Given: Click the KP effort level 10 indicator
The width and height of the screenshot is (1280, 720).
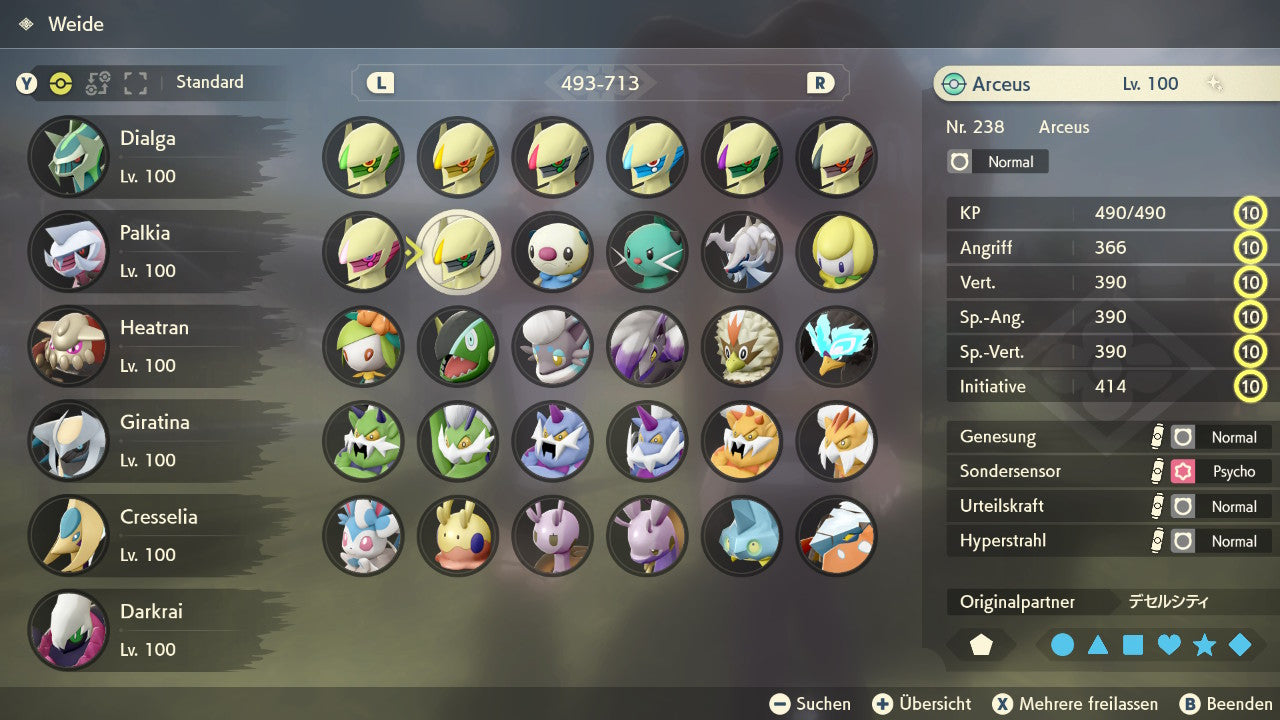Looking at the screenshot, I should click(1251, 212).
